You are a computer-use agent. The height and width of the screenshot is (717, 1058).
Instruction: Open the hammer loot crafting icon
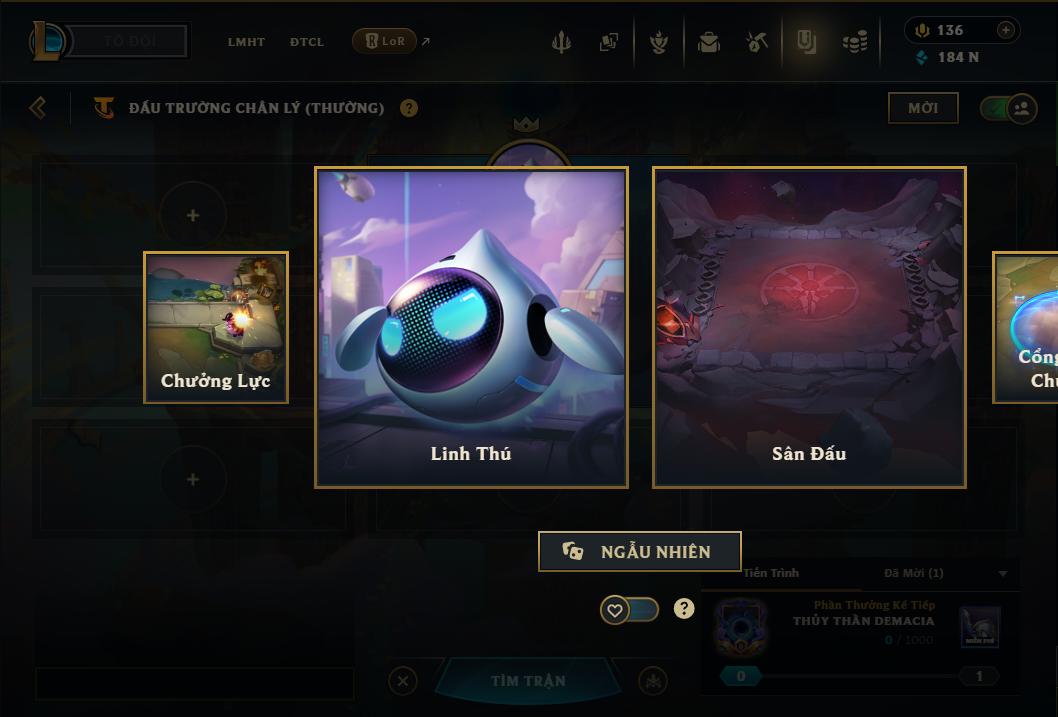tap(757, 42)
